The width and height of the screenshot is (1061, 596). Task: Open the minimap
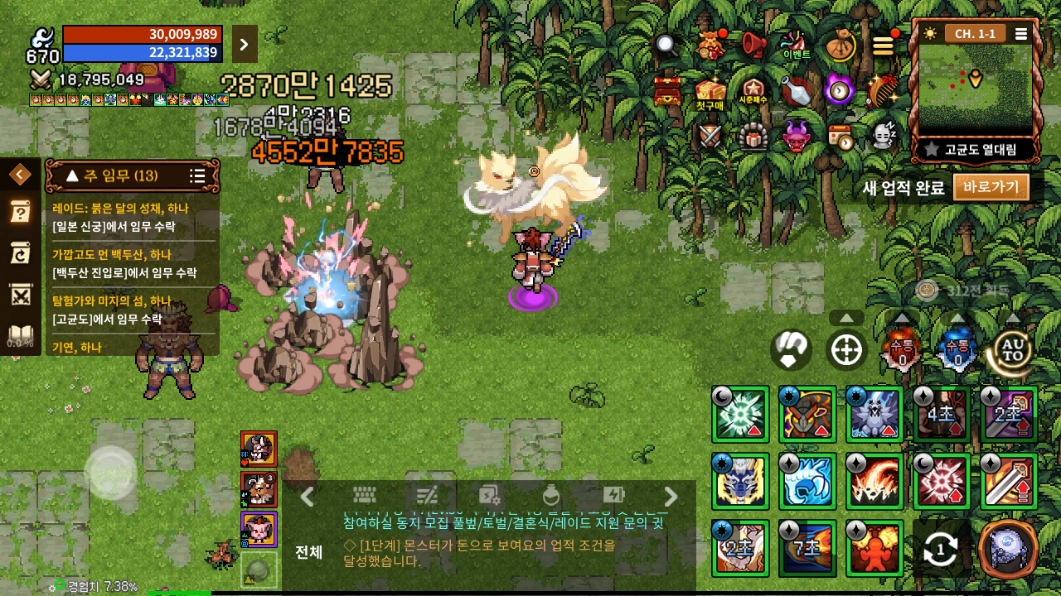tap(975, 89)
